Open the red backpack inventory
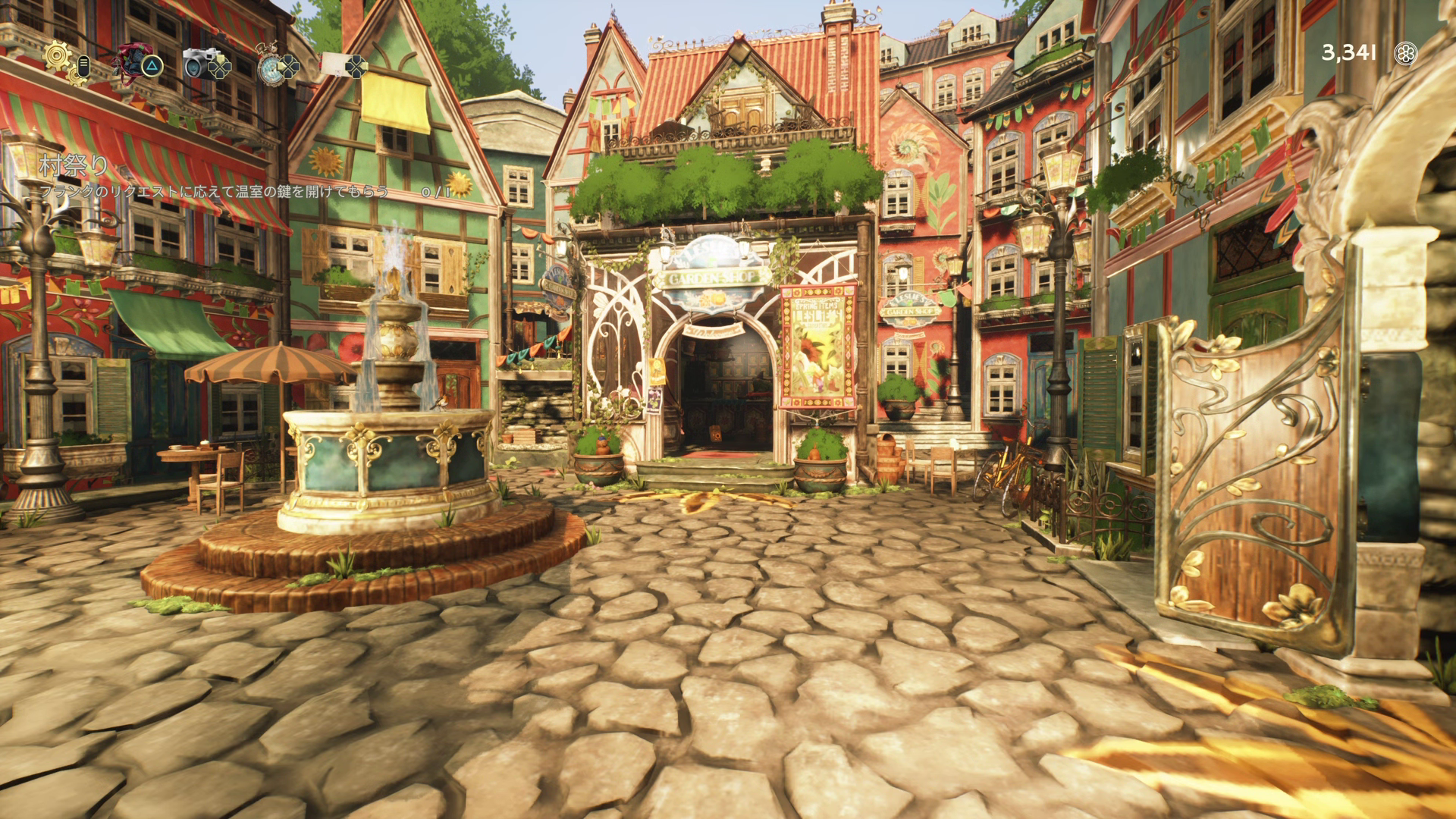 tap(132, 60)
